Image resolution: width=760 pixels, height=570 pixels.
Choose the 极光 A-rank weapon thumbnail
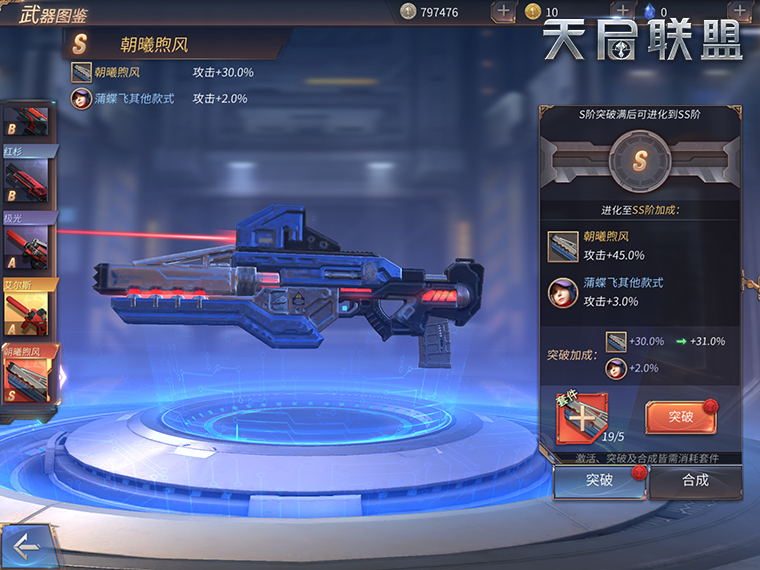point(27,246)
